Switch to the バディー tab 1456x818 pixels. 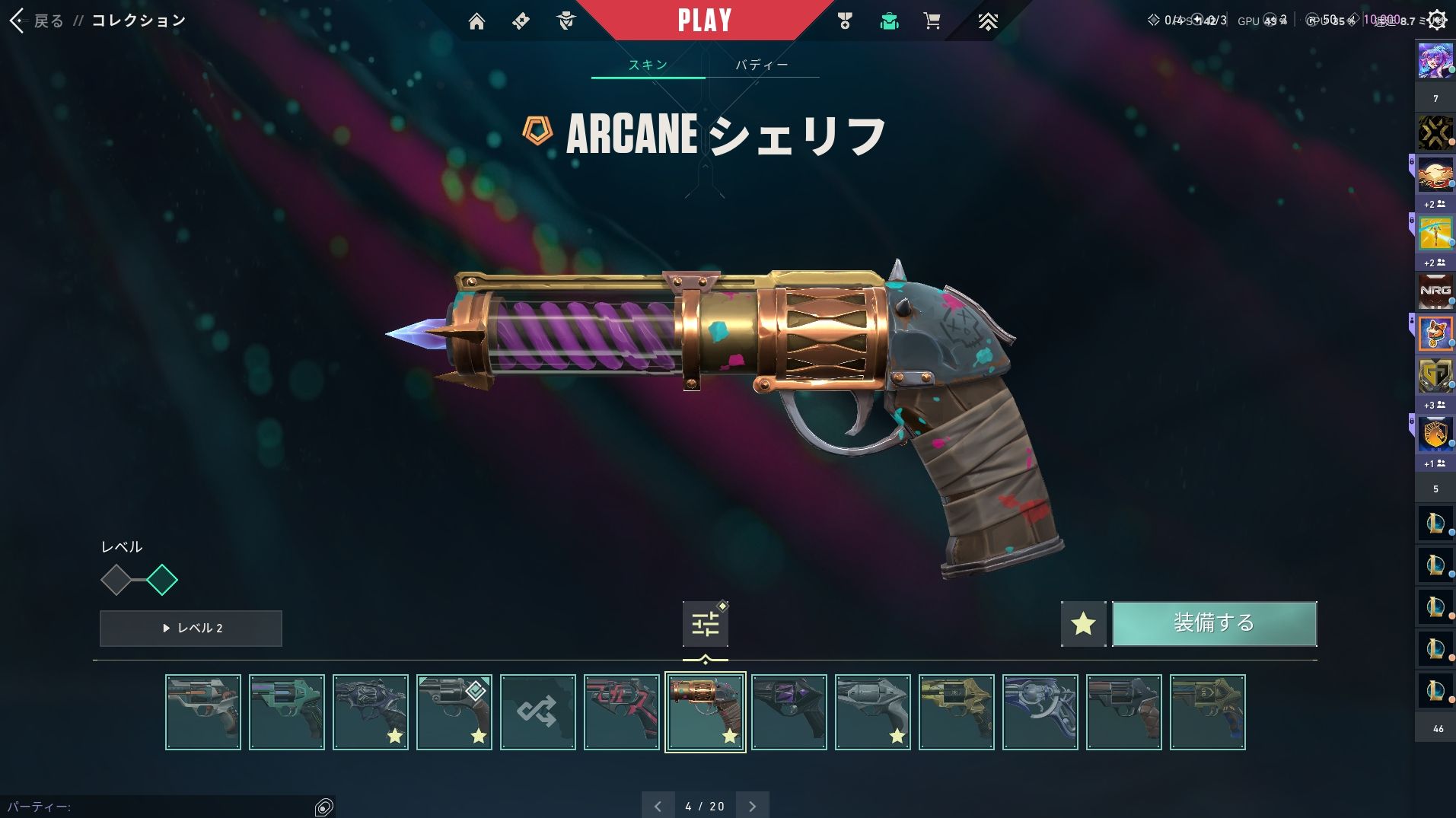point(762,65)
